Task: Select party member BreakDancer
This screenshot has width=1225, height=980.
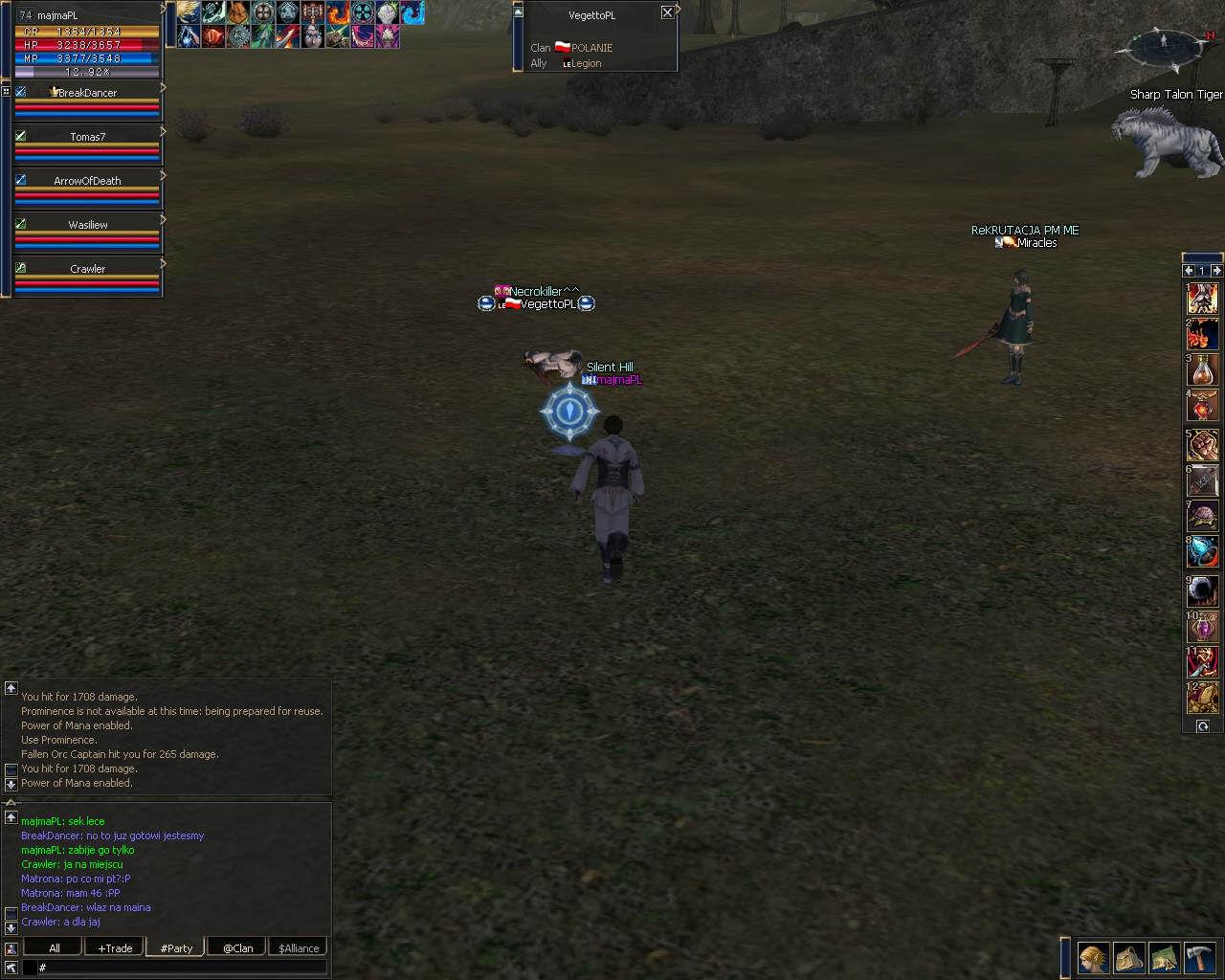Action: point(87,93)
